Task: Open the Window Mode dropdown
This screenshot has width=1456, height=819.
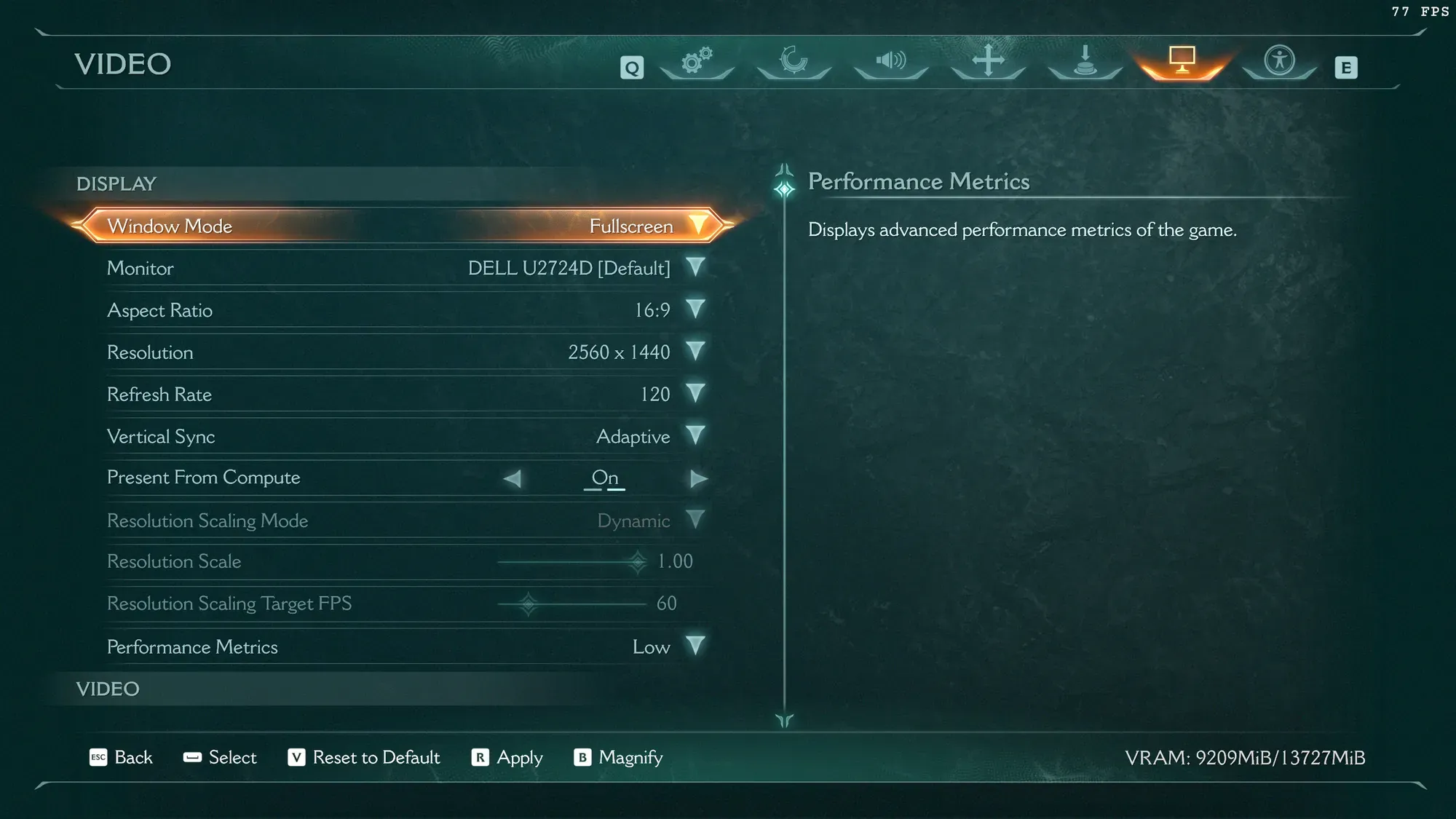Action: (x=697, y=226)
